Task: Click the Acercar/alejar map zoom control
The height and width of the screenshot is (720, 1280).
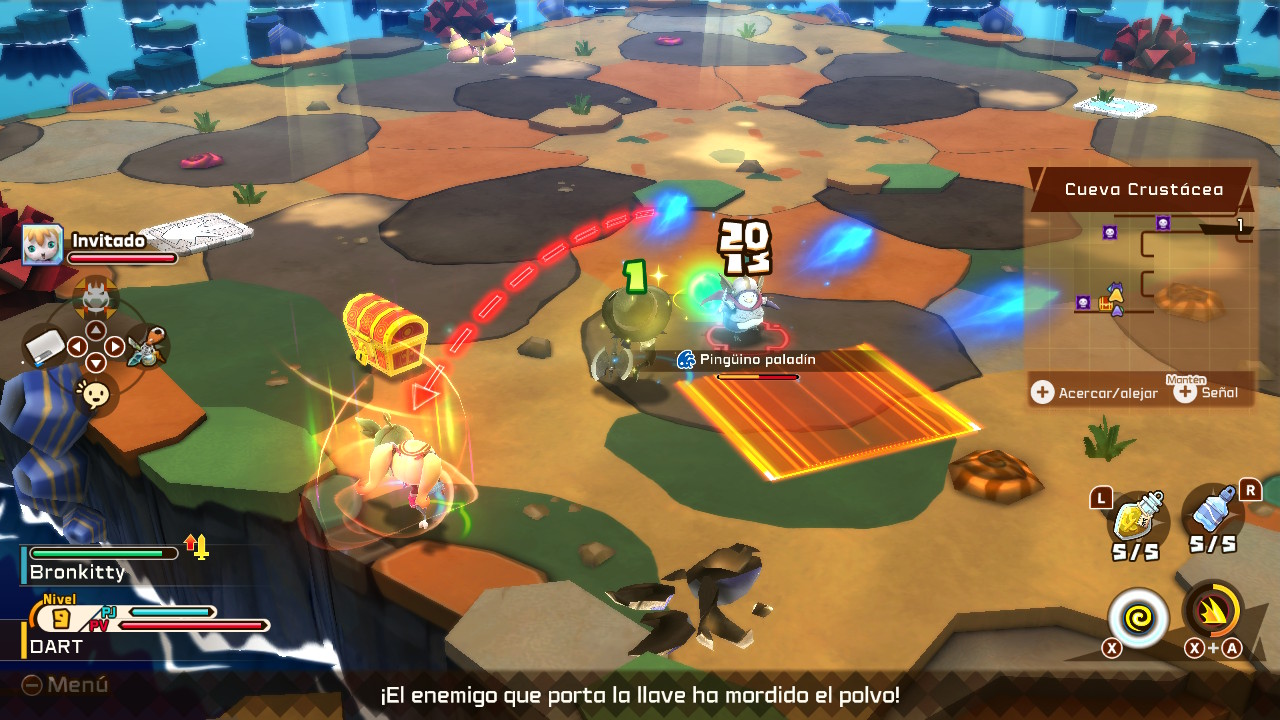Action: [1097, 393]
